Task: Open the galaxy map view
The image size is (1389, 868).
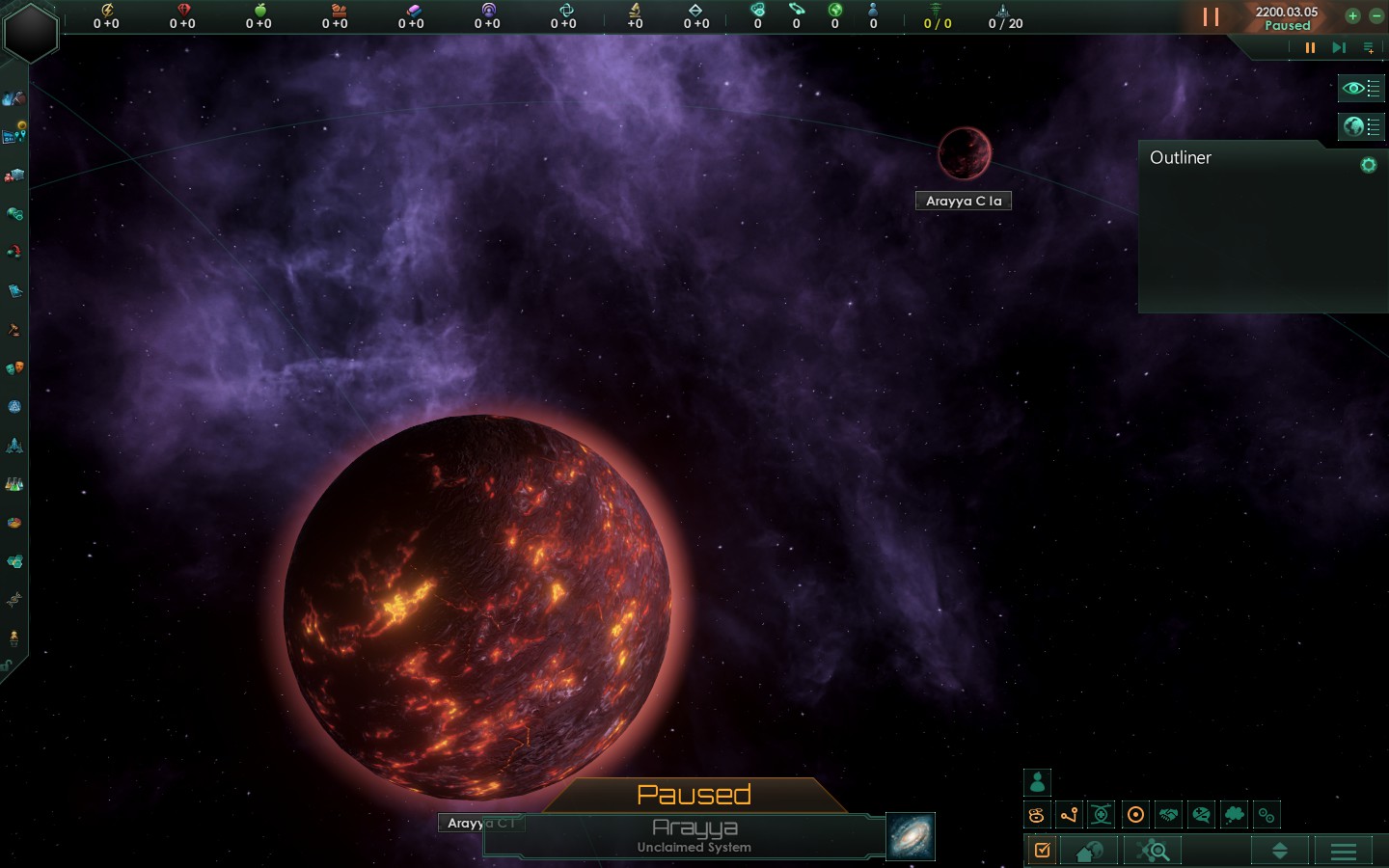Action: [x=910, y=836]
